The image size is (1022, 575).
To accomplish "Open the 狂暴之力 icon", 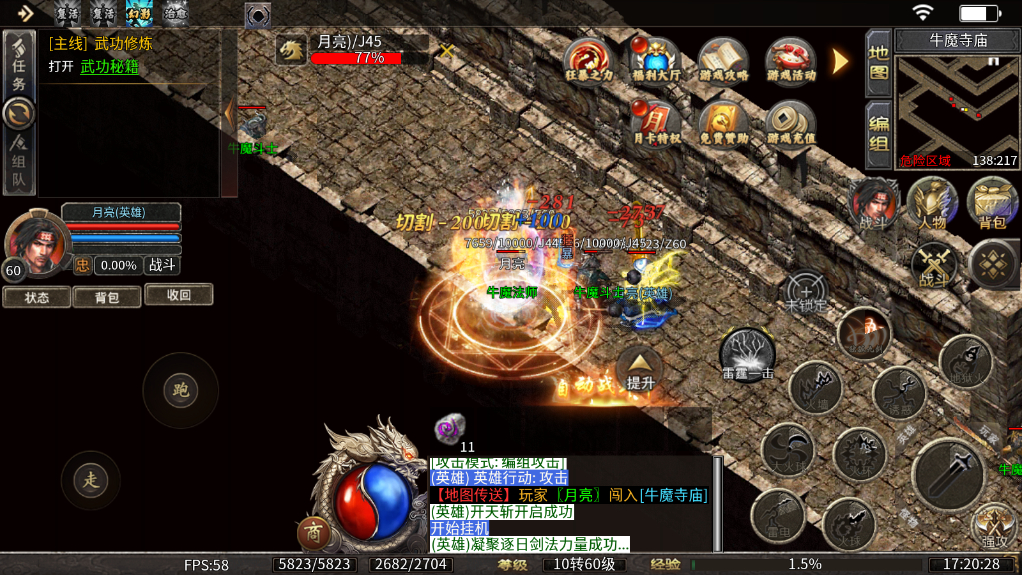I will pos(587,61).
